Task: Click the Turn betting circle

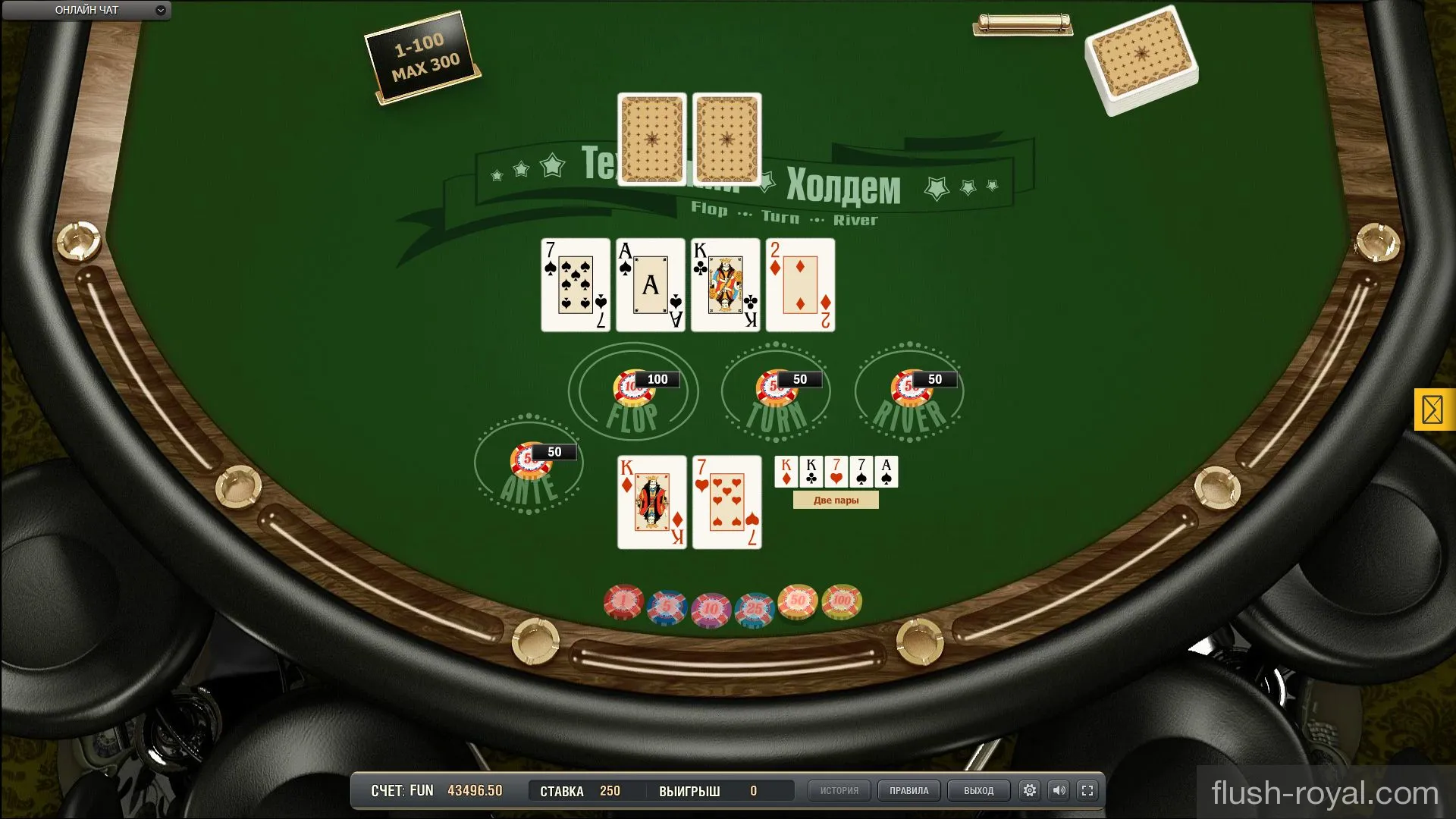Action: click(776, 392)
